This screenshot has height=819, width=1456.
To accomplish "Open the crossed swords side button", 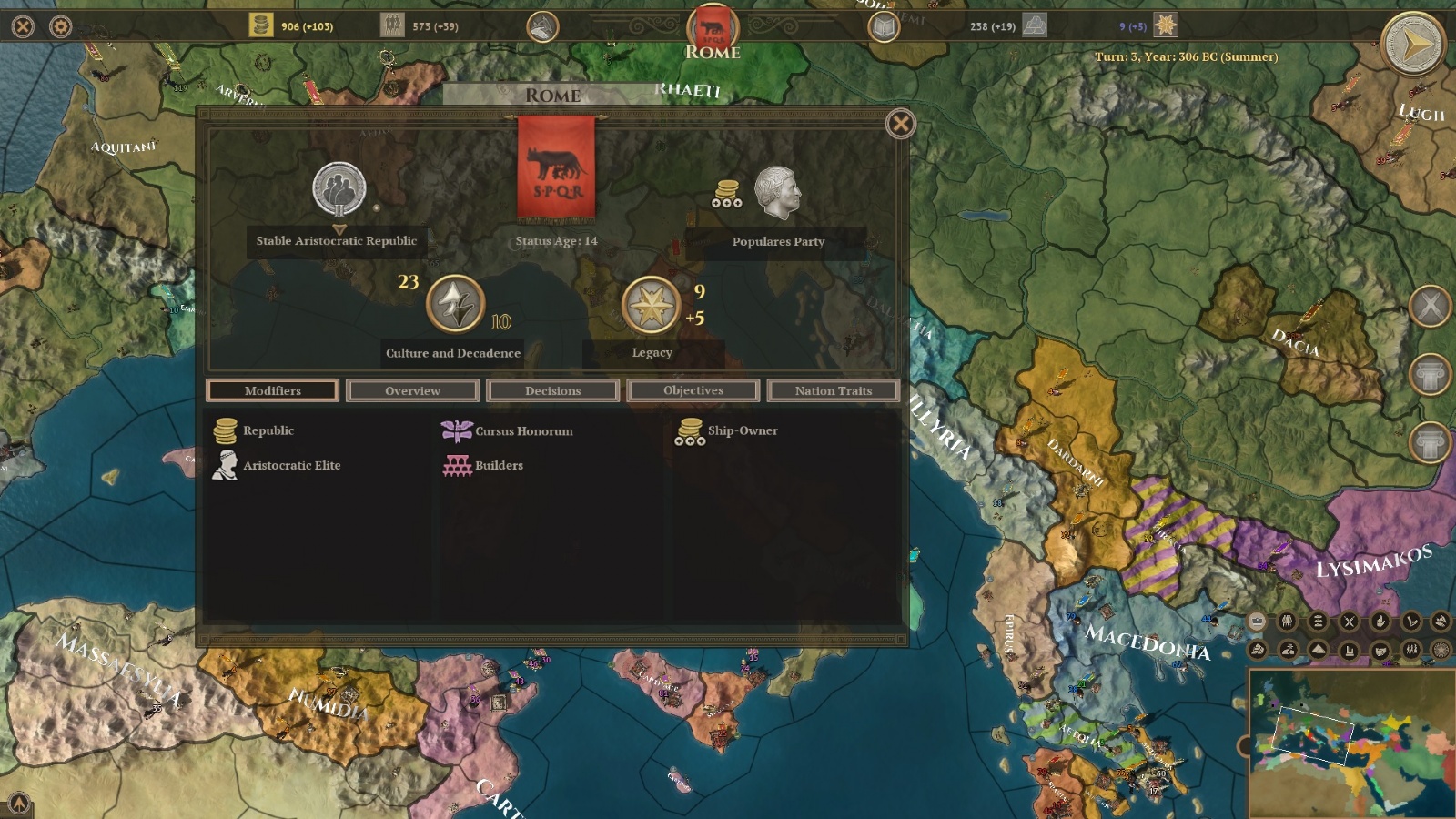I will 1430,306.
